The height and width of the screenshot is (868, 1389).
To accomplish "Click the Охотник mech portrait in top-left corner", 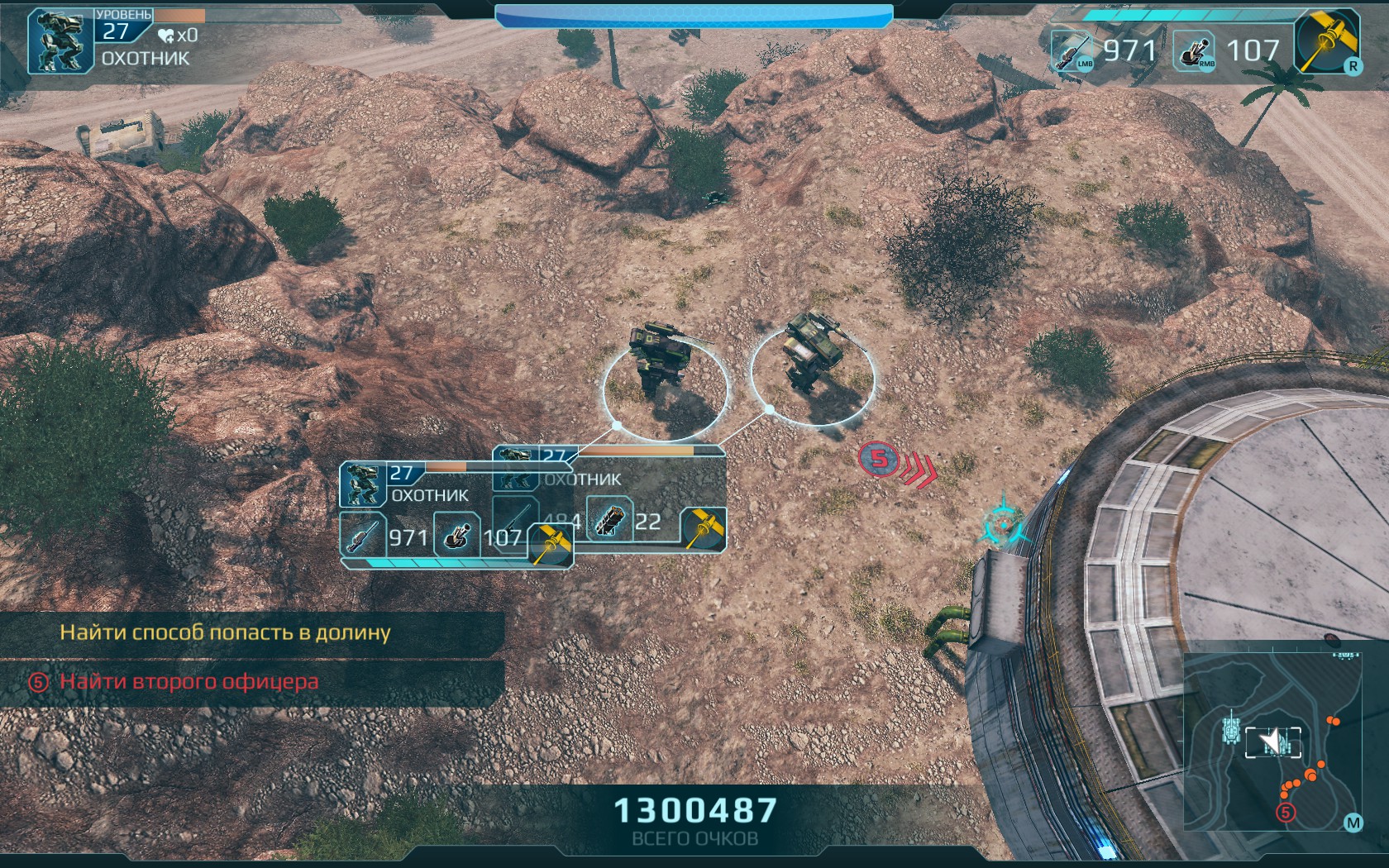I will coord(60,42).
